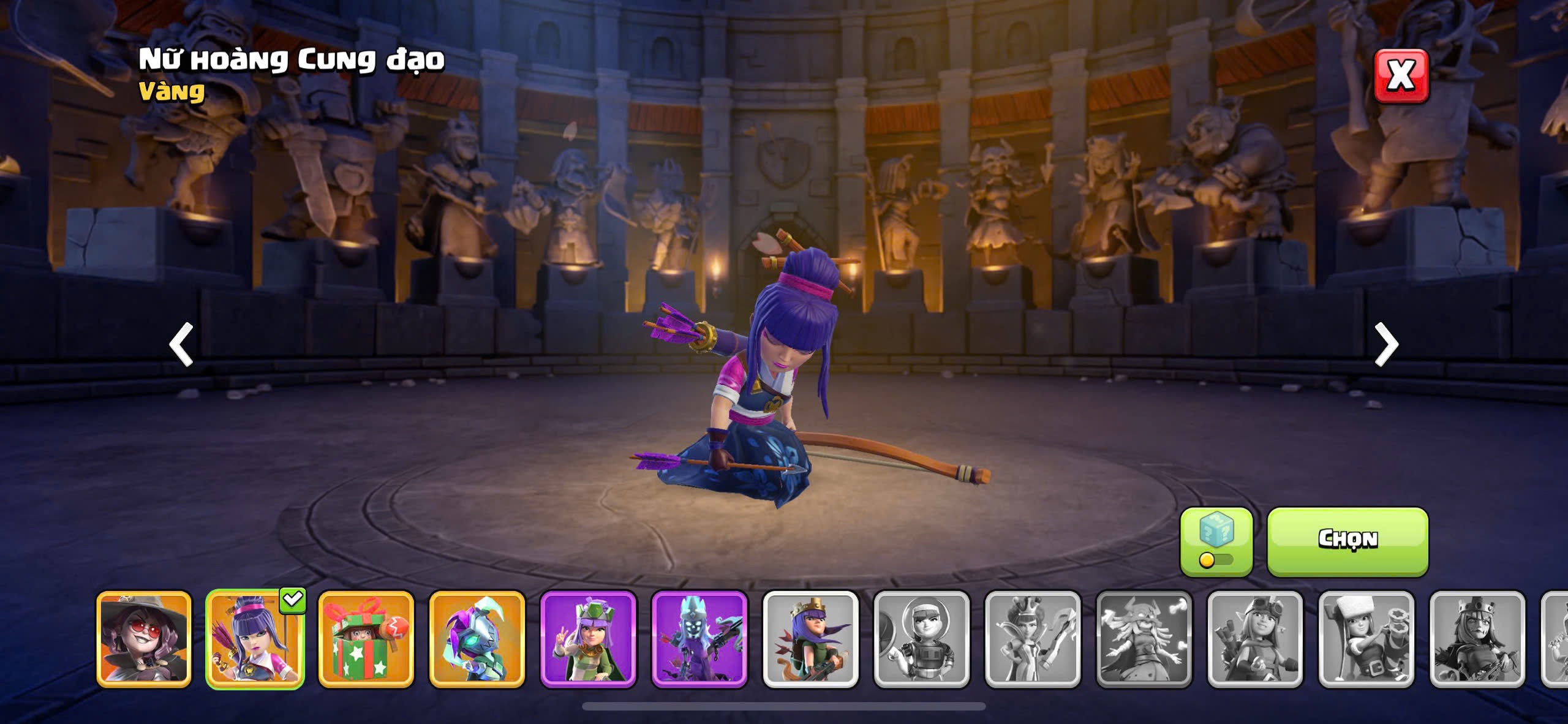This screenshot has height=724, width=1568.
Task: Preview the locked winter fur-hat skin
Action: pyautogui.click(x=1366, y=638)
